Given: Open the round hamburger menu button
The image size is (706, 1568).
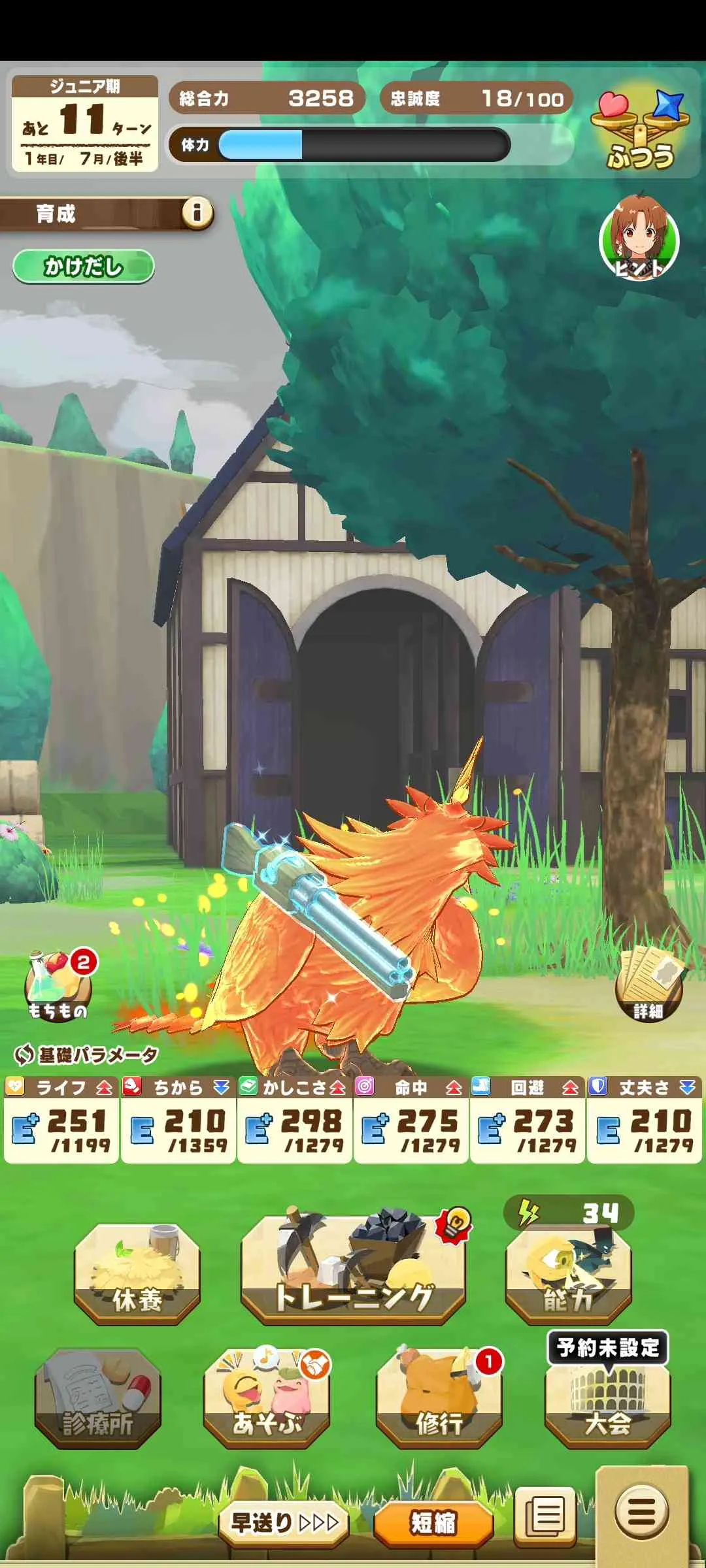Looking at the screenshot, I should [x=641, y=1511].
